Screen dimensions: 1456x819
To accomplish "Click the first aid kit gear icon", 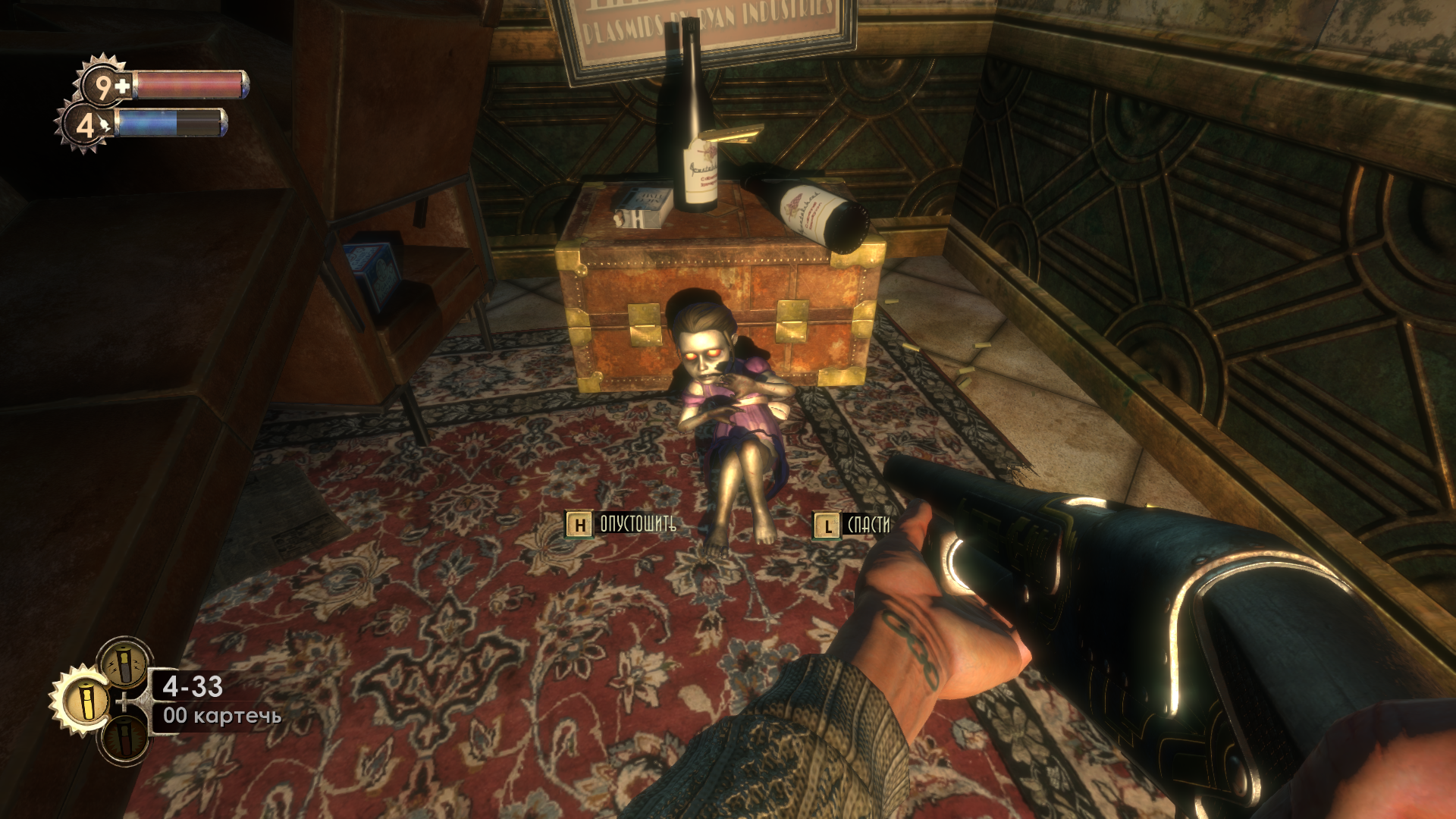I will click(104, 86).
